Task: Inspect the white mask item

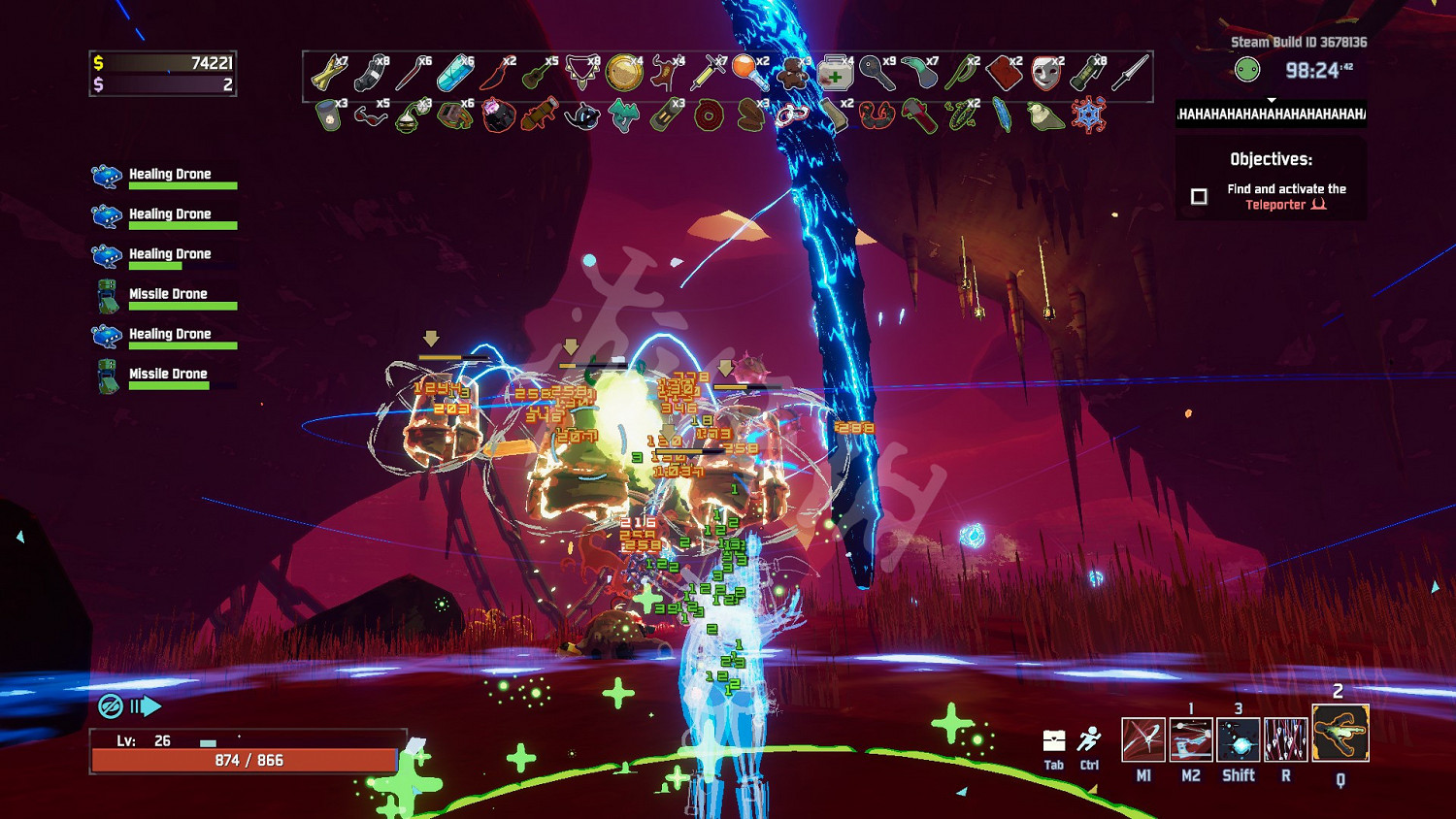Action: (1044, 74)
